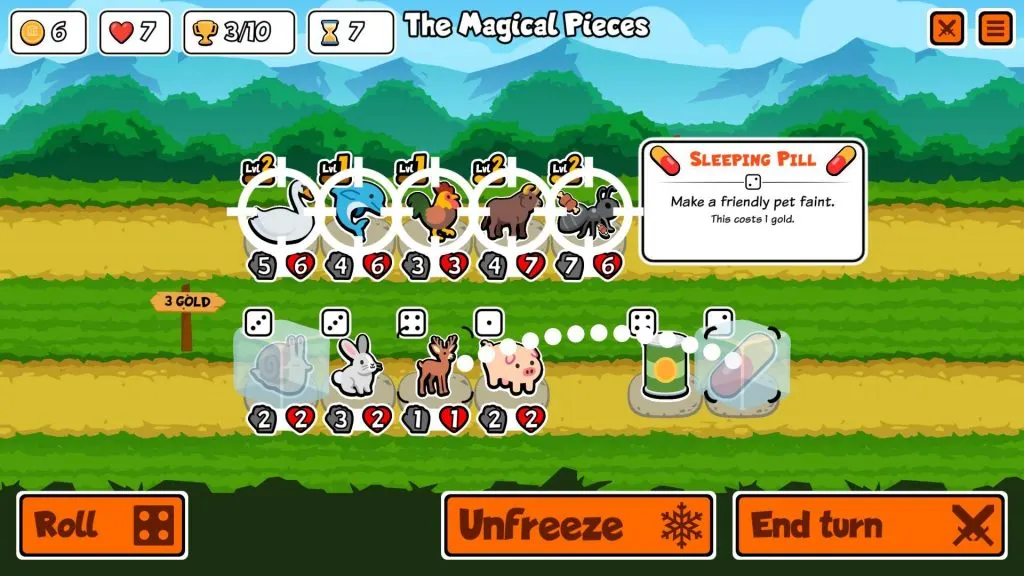
Task: Select the frozen snail in shop
Action: pyautogui.click(x=279, y=368)
